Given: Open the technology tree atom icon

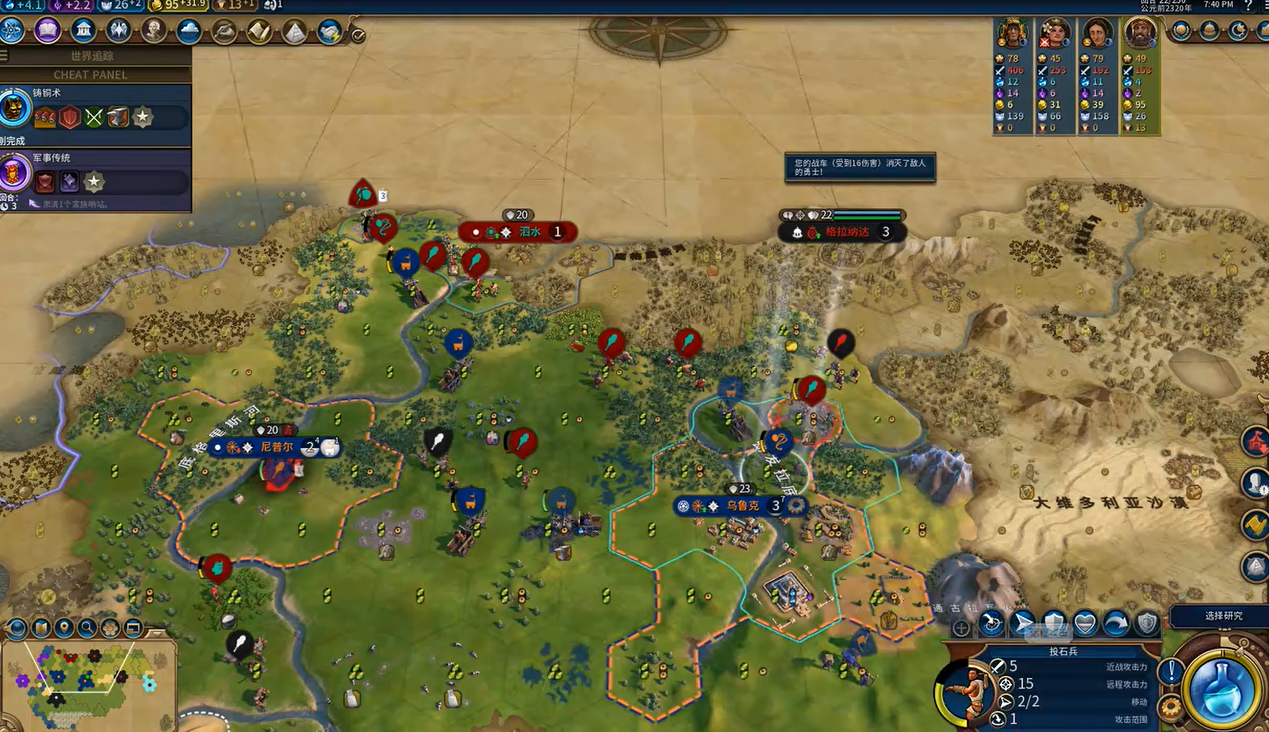Looking at the screenshot, I should 13,31.
